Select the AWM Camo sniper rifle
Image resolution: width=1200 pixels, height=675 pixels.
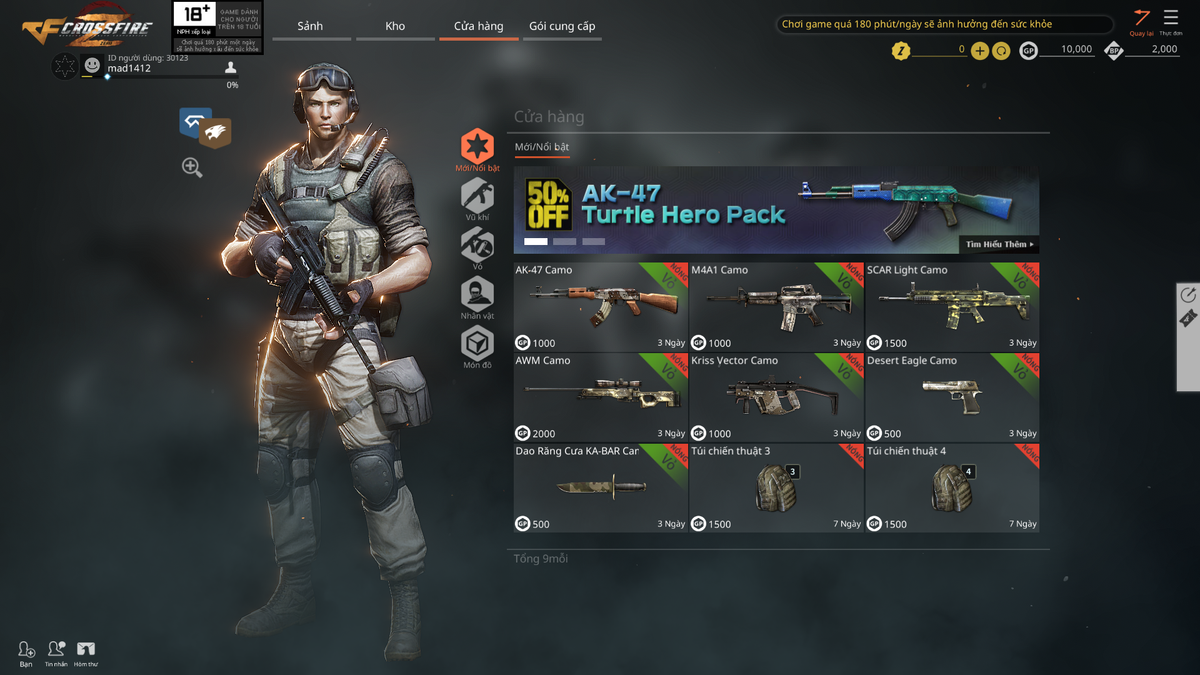(x=600, y=397)
